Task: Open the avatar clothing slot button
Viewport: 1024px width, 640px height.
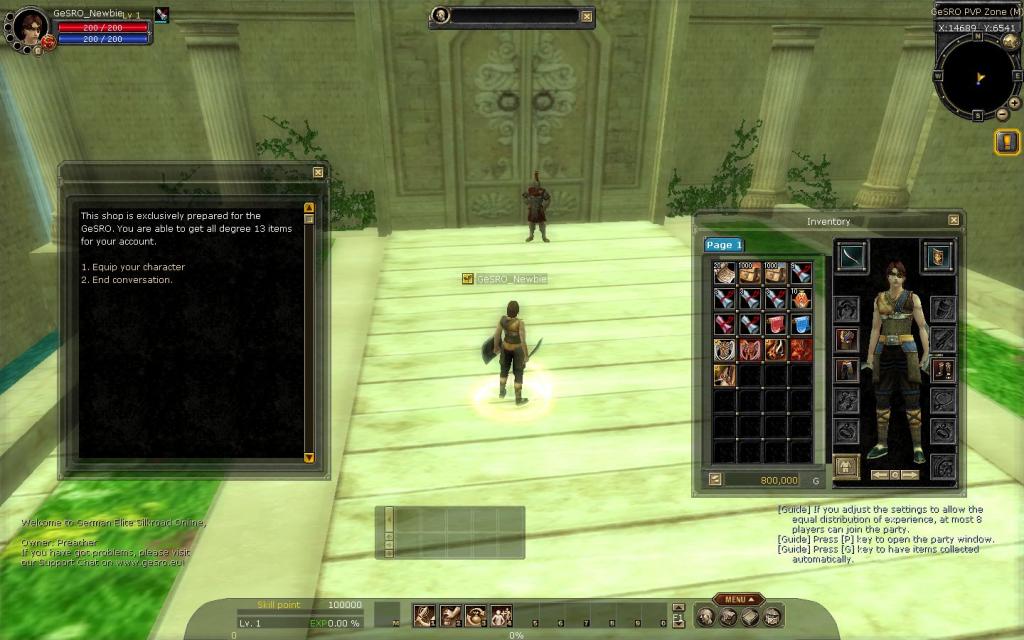Action: click(x=846, y=466)
